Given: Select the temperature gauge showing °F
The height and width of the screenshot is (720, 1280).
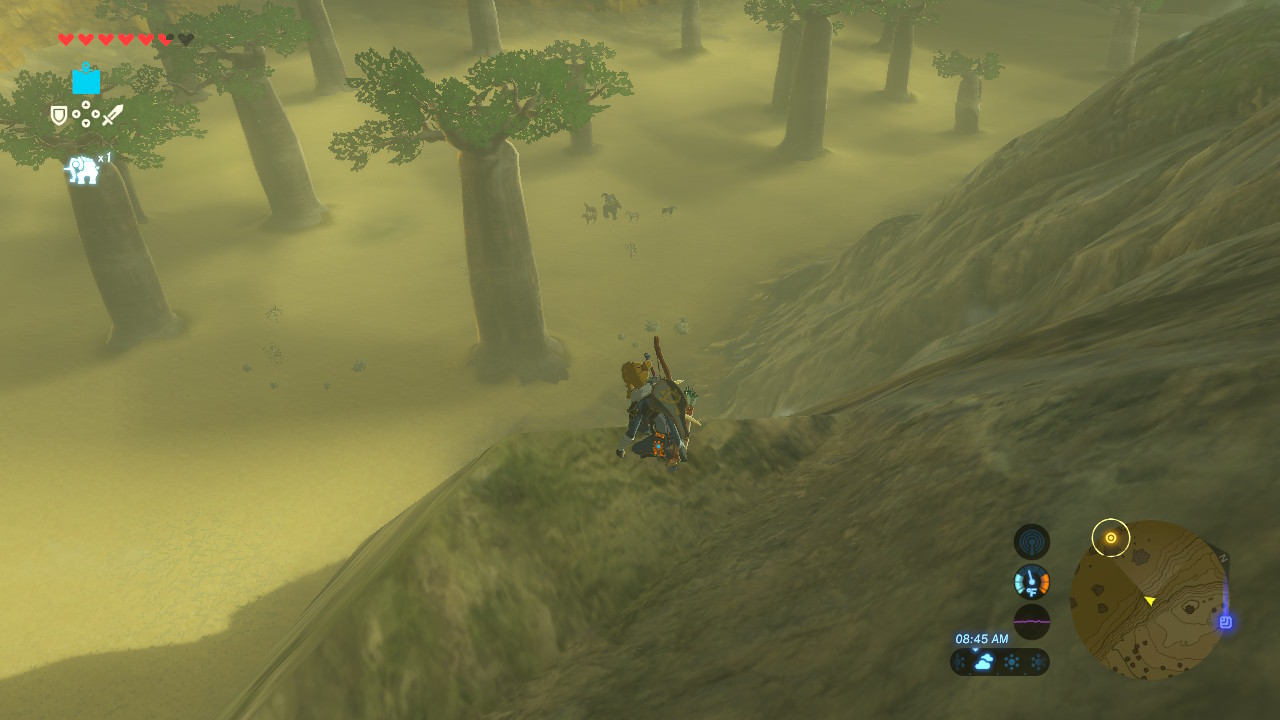Looking at the screenshot, I should click(x=1031, y=581).
